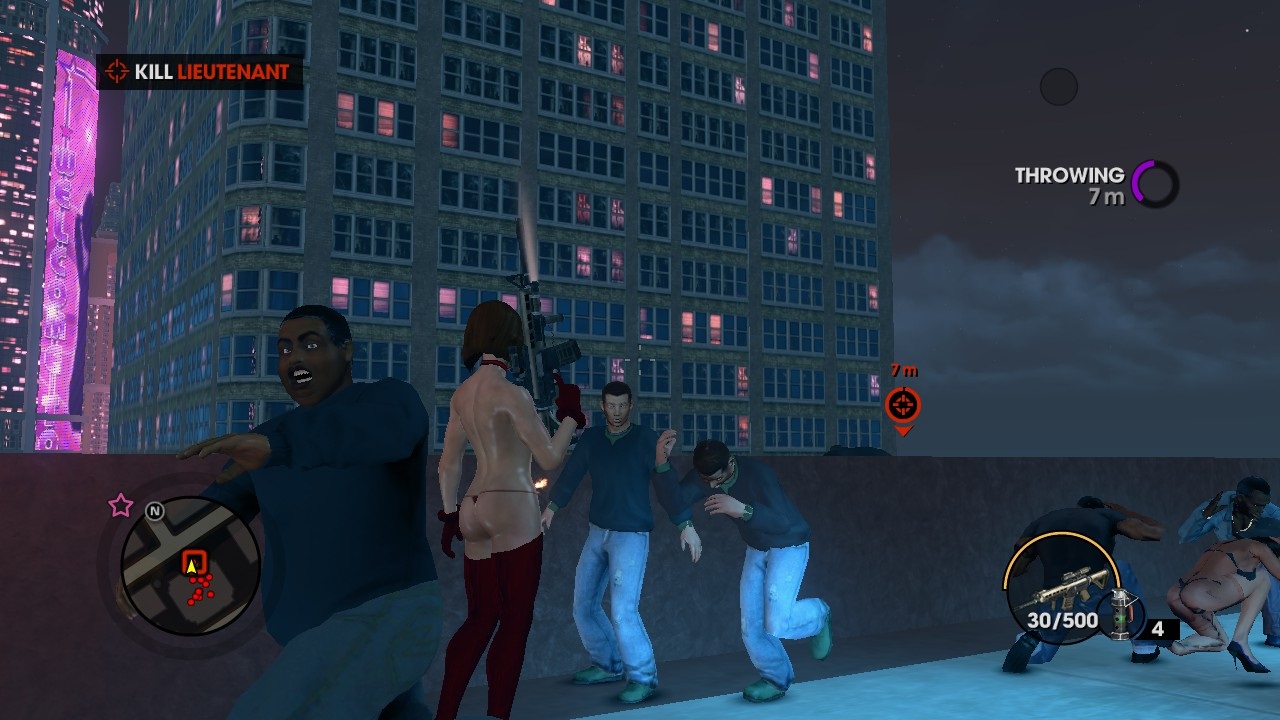The width and height of the screenshot is (1280, 720).
Task: Click the pink star icon above the minimap
Action: (121, 505)
